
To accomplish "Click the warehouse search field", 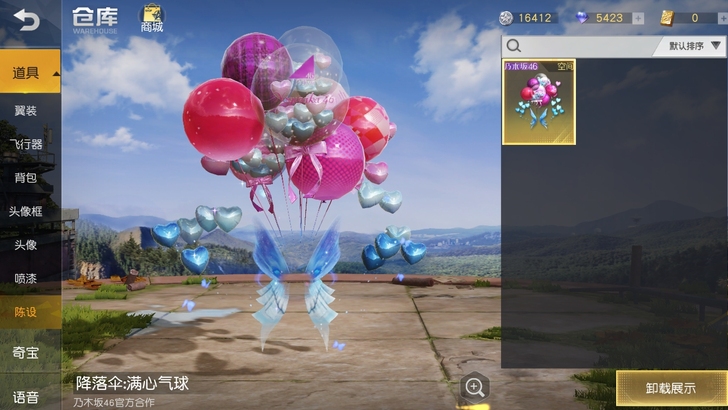I will click(580, 46).
